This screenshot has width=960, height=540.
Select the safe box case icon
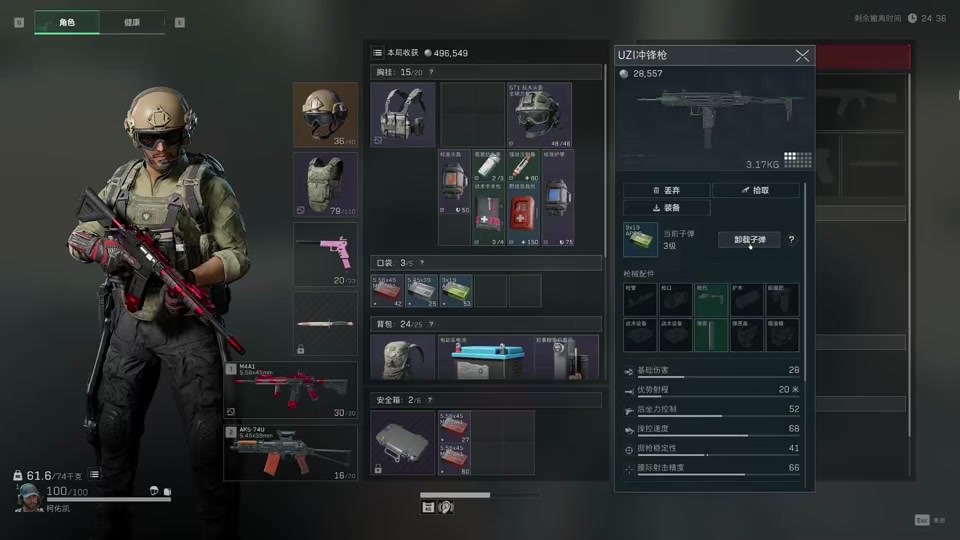403,442
